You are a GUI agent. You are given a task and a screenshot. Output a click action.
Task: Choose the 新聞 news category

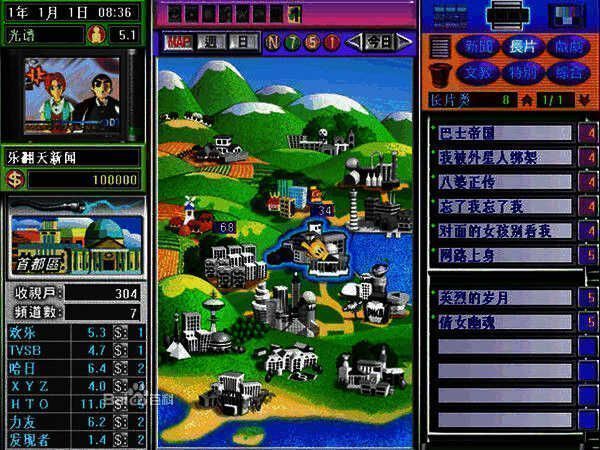click(477, 47)
